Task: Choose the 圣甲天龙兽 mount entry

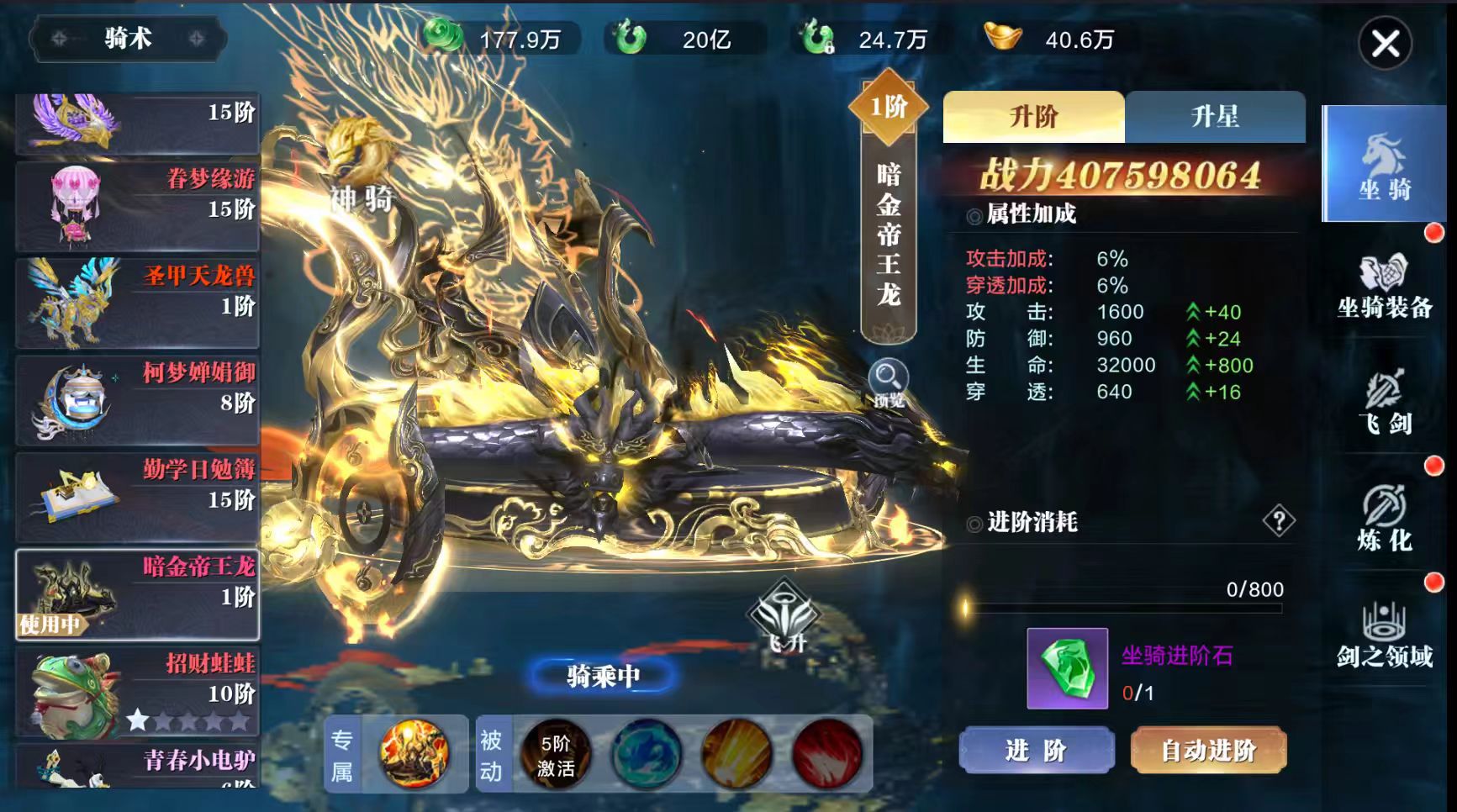Action: tap(138, 303)
